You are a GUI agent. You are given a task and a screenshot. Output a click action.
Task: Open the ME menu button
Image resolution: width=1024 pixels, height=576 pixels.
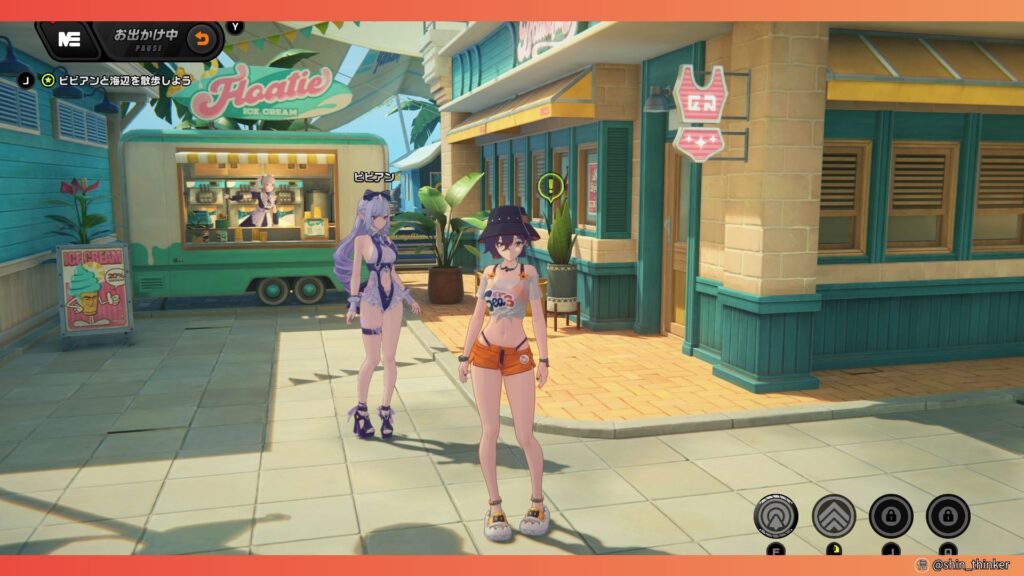[x=69, y=40]
